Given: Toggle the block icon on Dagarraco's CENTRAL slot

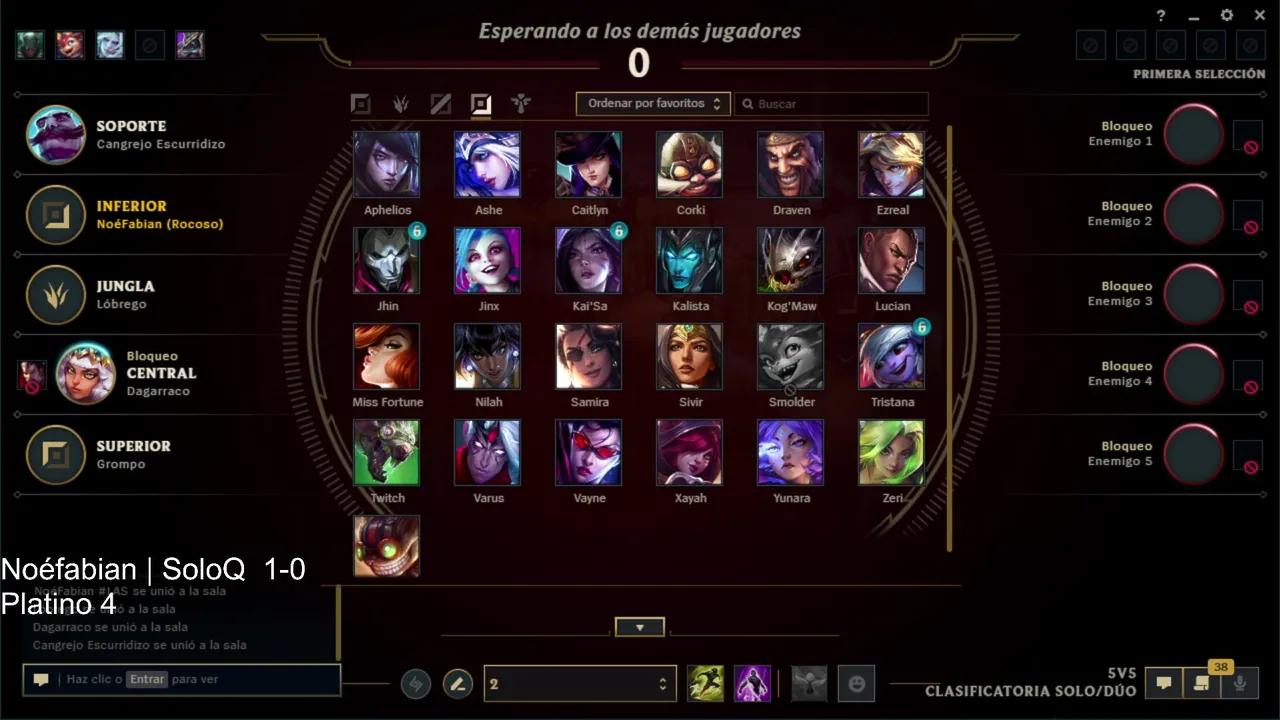Looking at the screenshot, I should (x=32, y=374).
